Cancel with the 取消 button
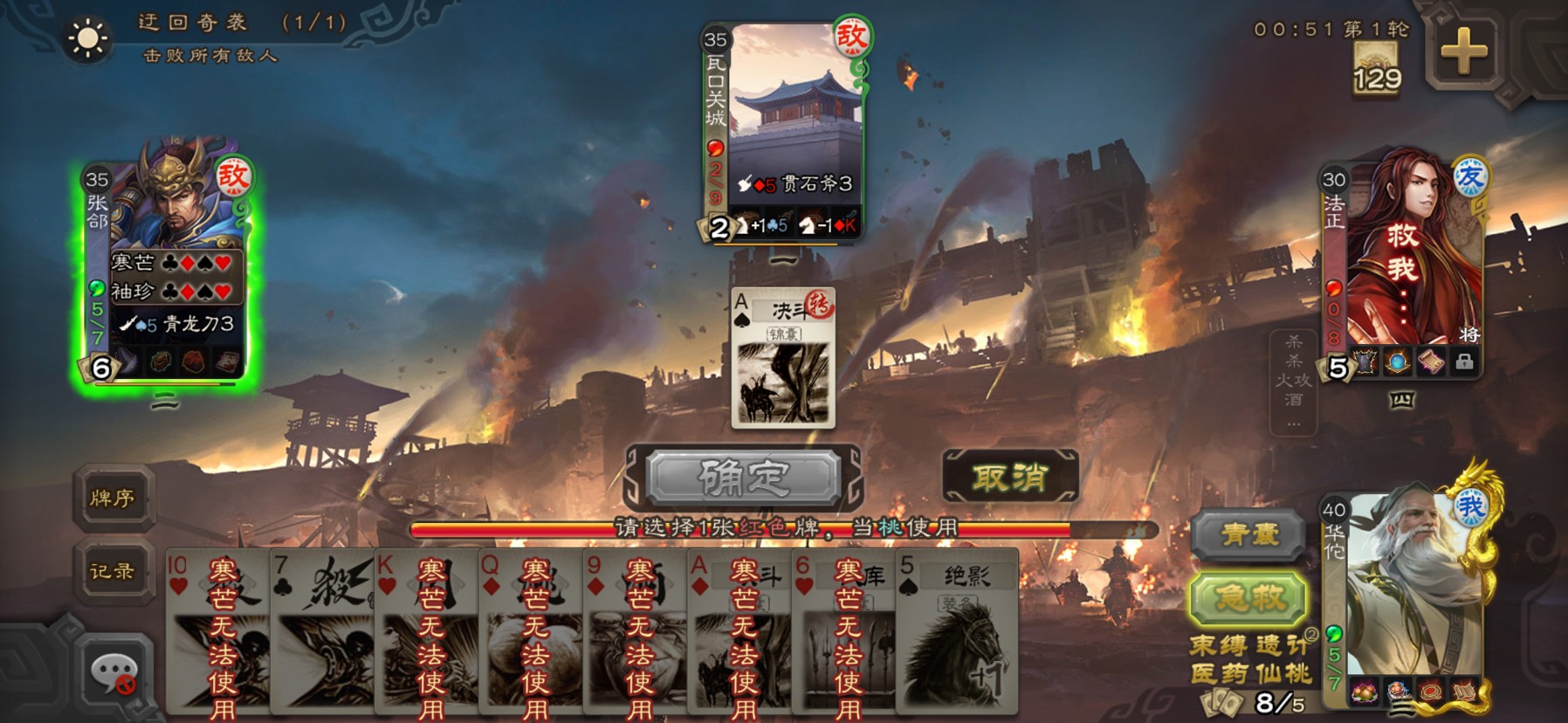The height and width of the screenshot is (723, 1568). 1010,478
